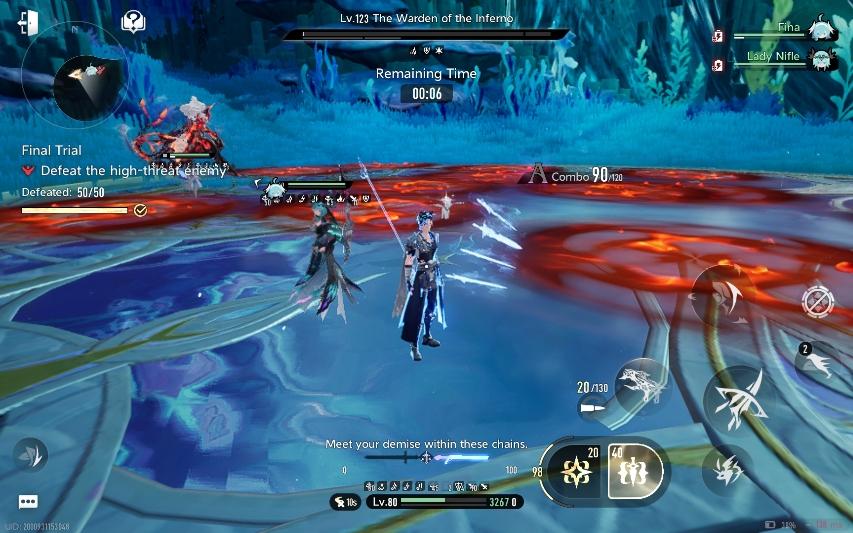The width and height of the screenshot is (853, 533).
Task: Use the skill above the attack button
Action: click(723, 293)
